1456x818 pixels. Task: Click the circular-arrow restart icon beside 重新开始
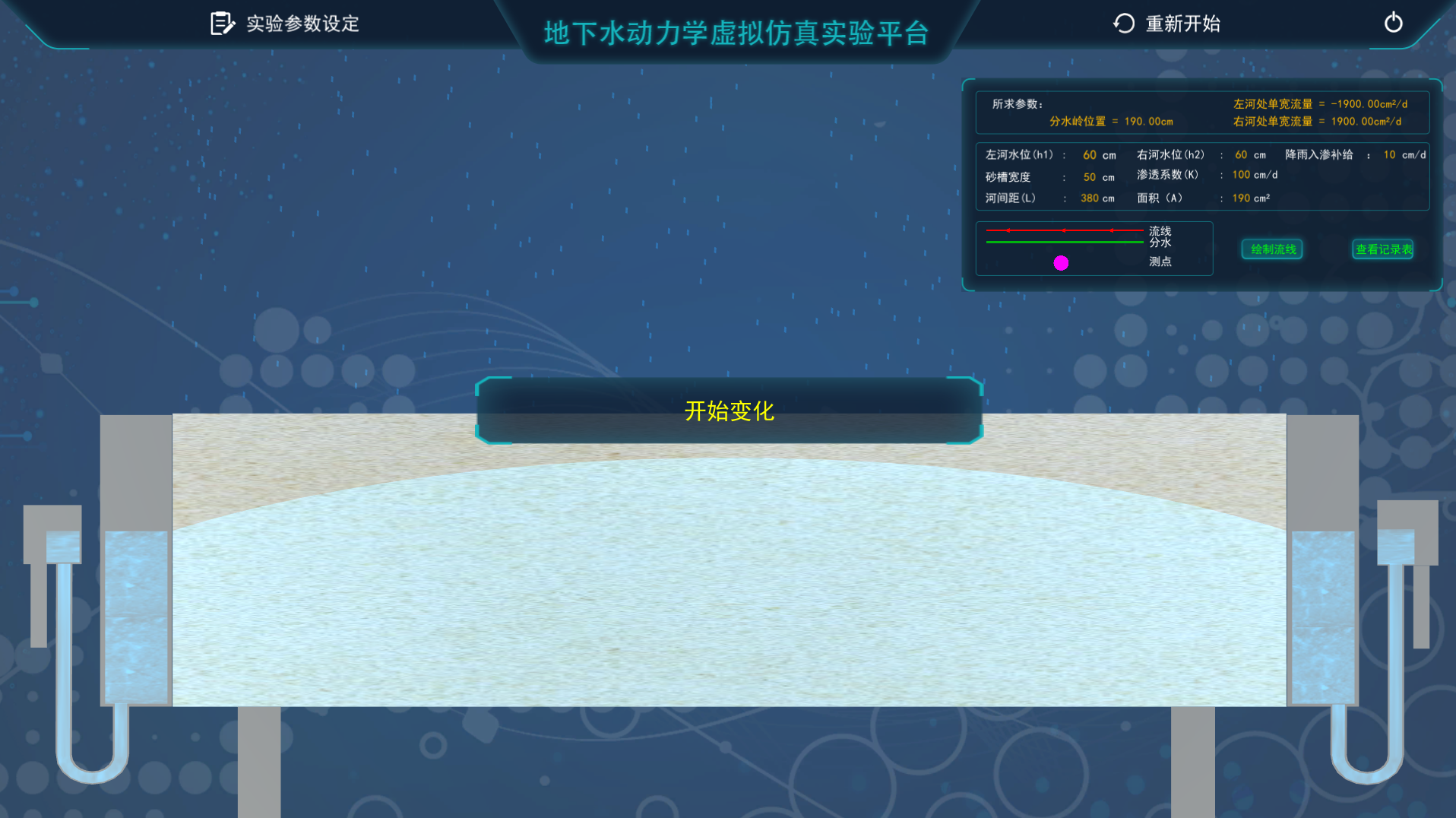[1123, 23]
